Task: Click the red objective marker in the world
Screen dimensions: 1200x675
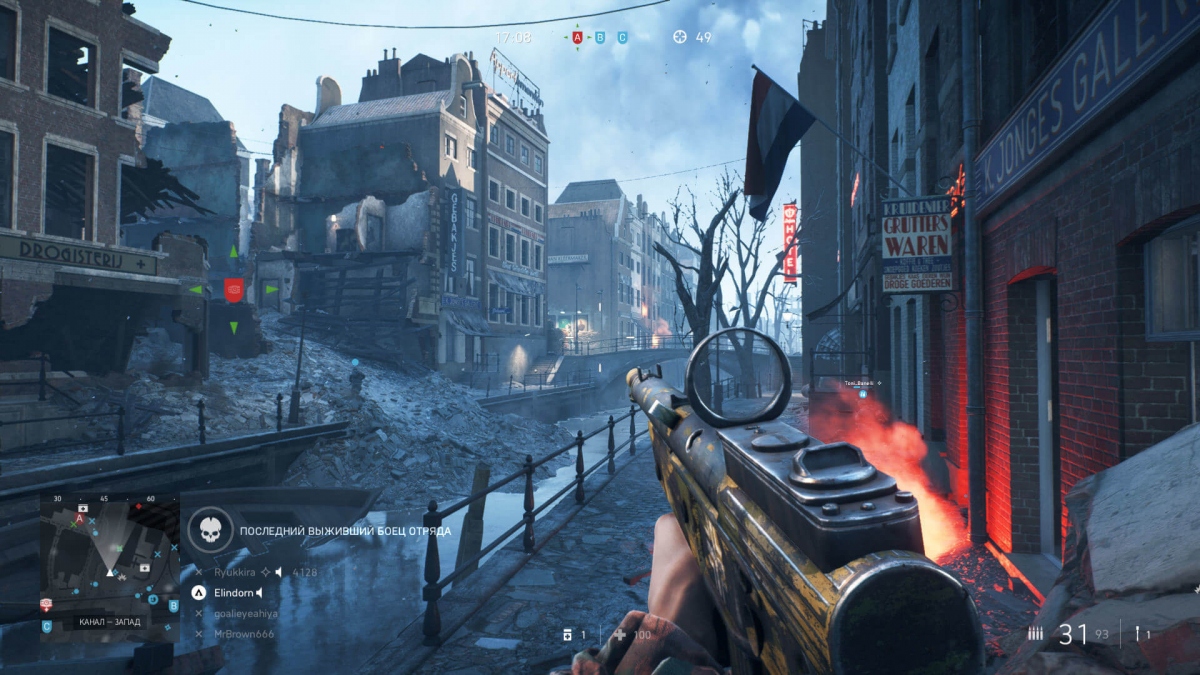Action: coord(233,290)
